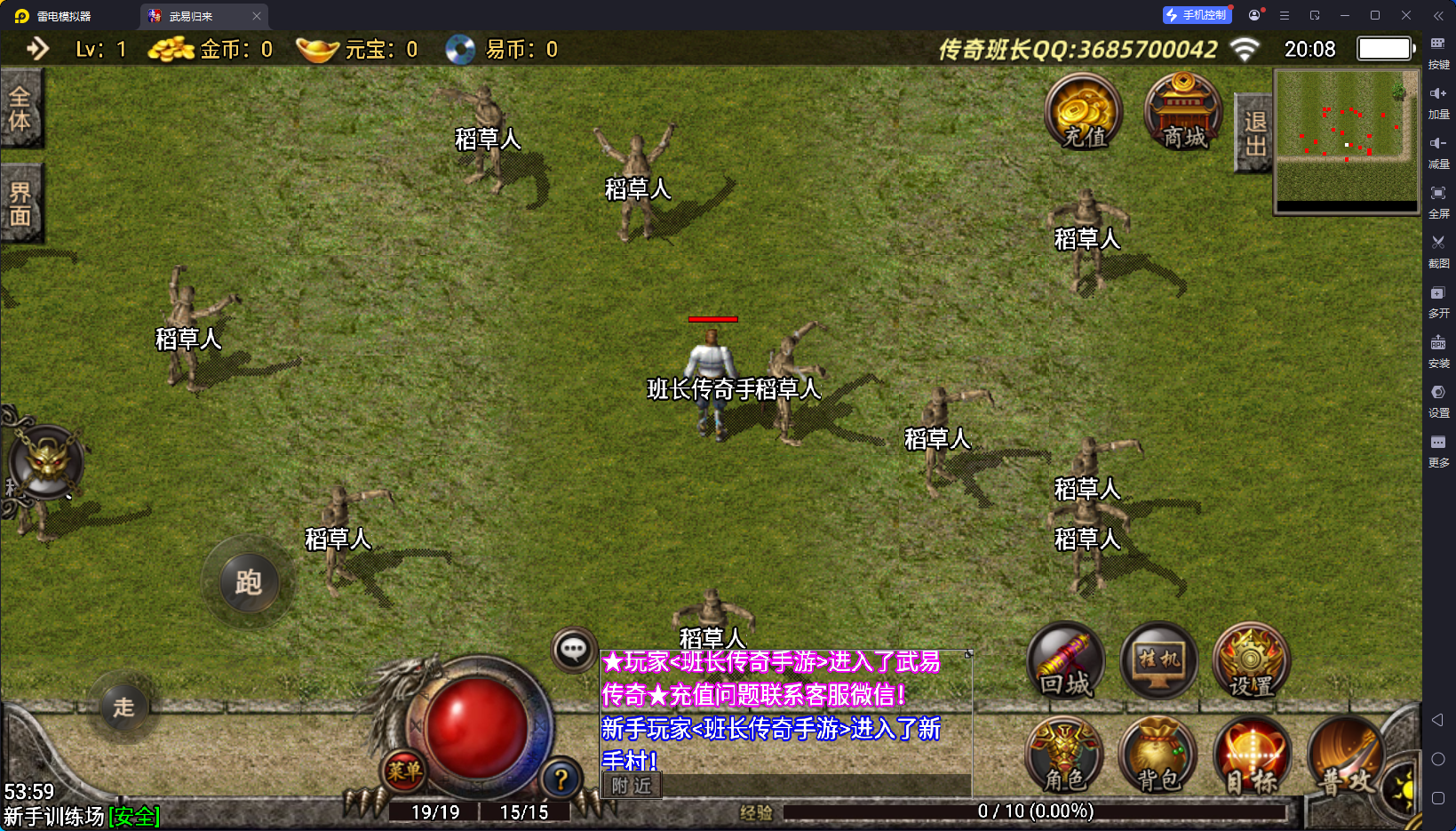
Task: Use 回城 return-to-town scroll
Action: click(1065, 662)
